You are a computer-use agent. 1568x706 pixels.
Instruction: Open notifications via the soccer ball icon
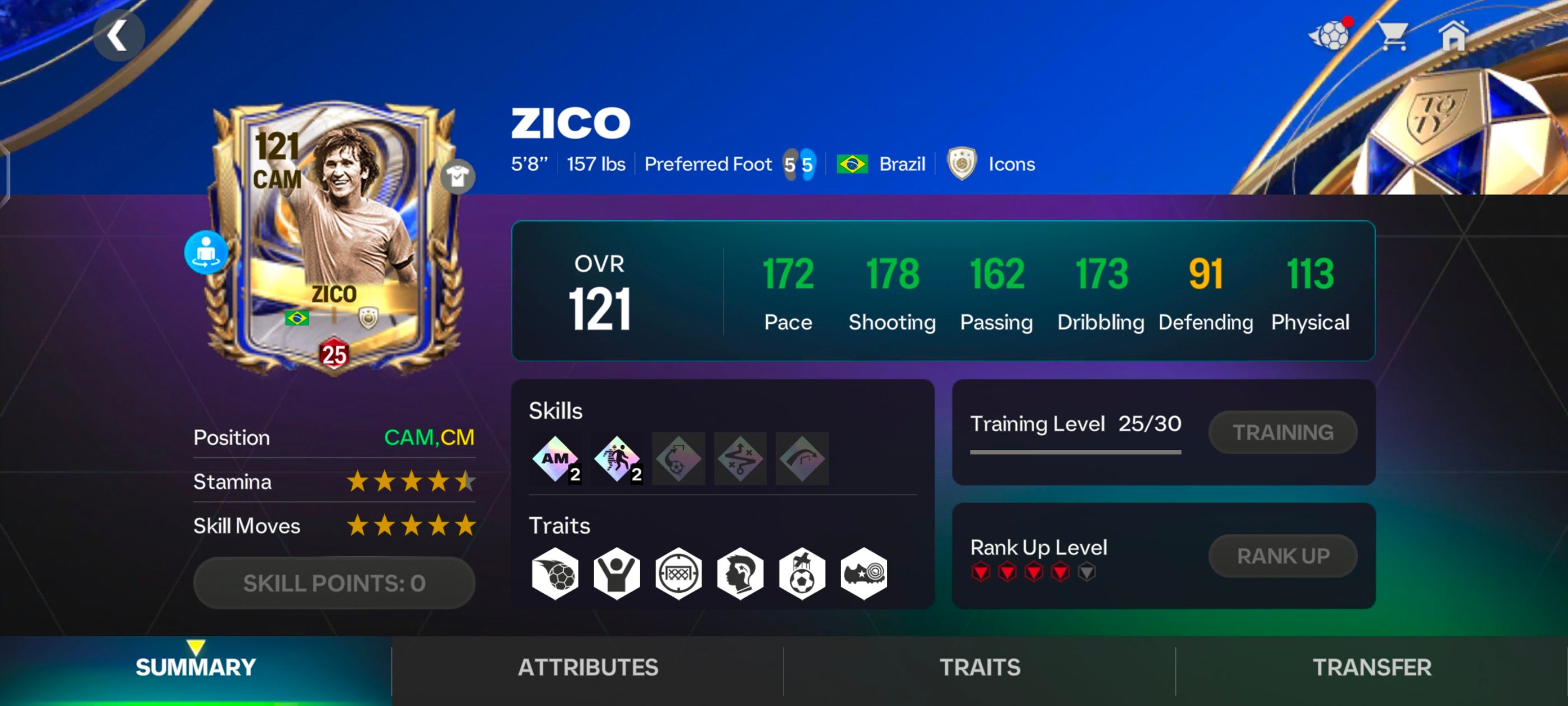pyautogui.click(x=1332, y=35)
